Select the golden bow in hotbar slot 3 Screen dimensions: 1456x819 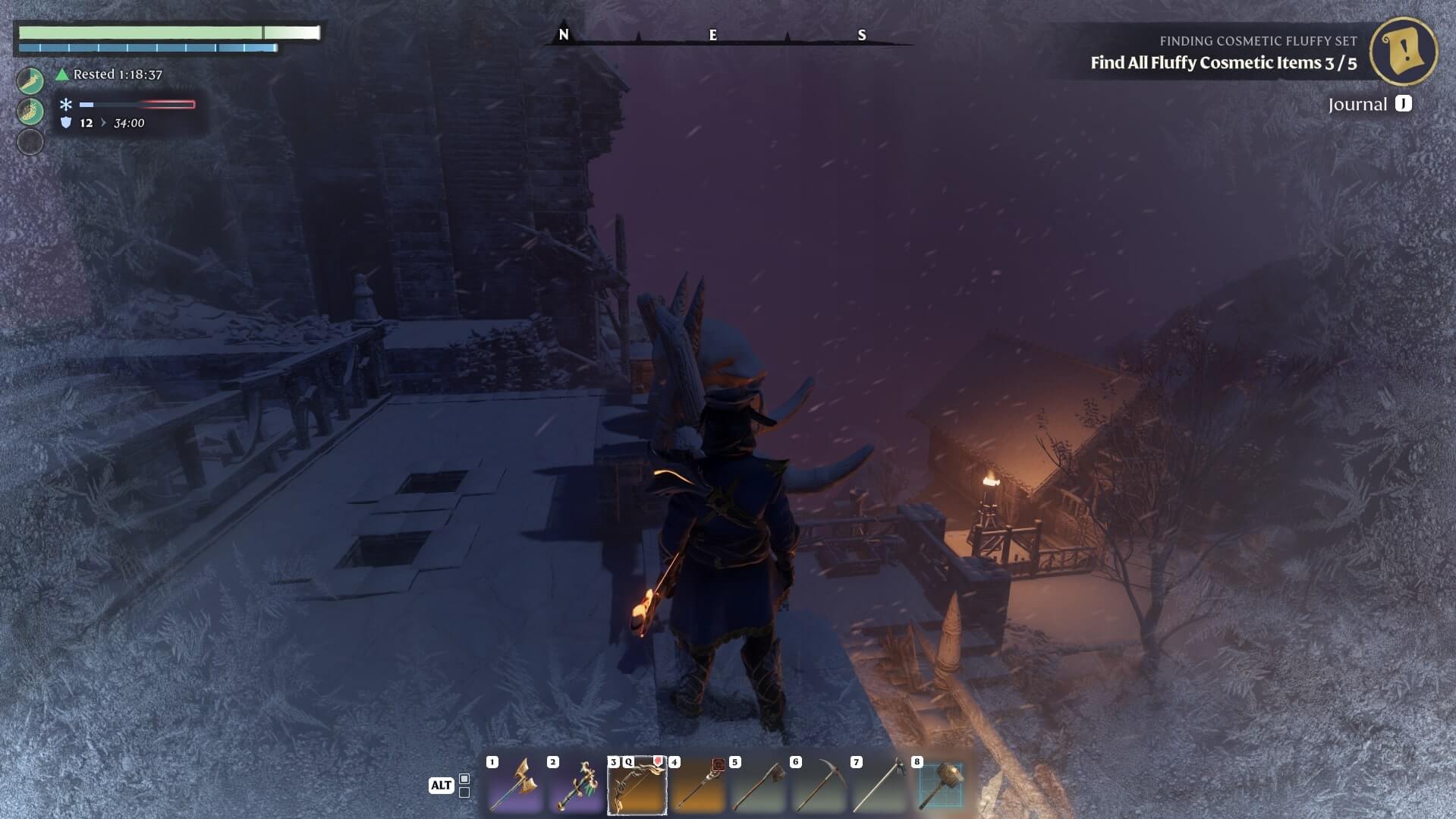click(637, 785)
